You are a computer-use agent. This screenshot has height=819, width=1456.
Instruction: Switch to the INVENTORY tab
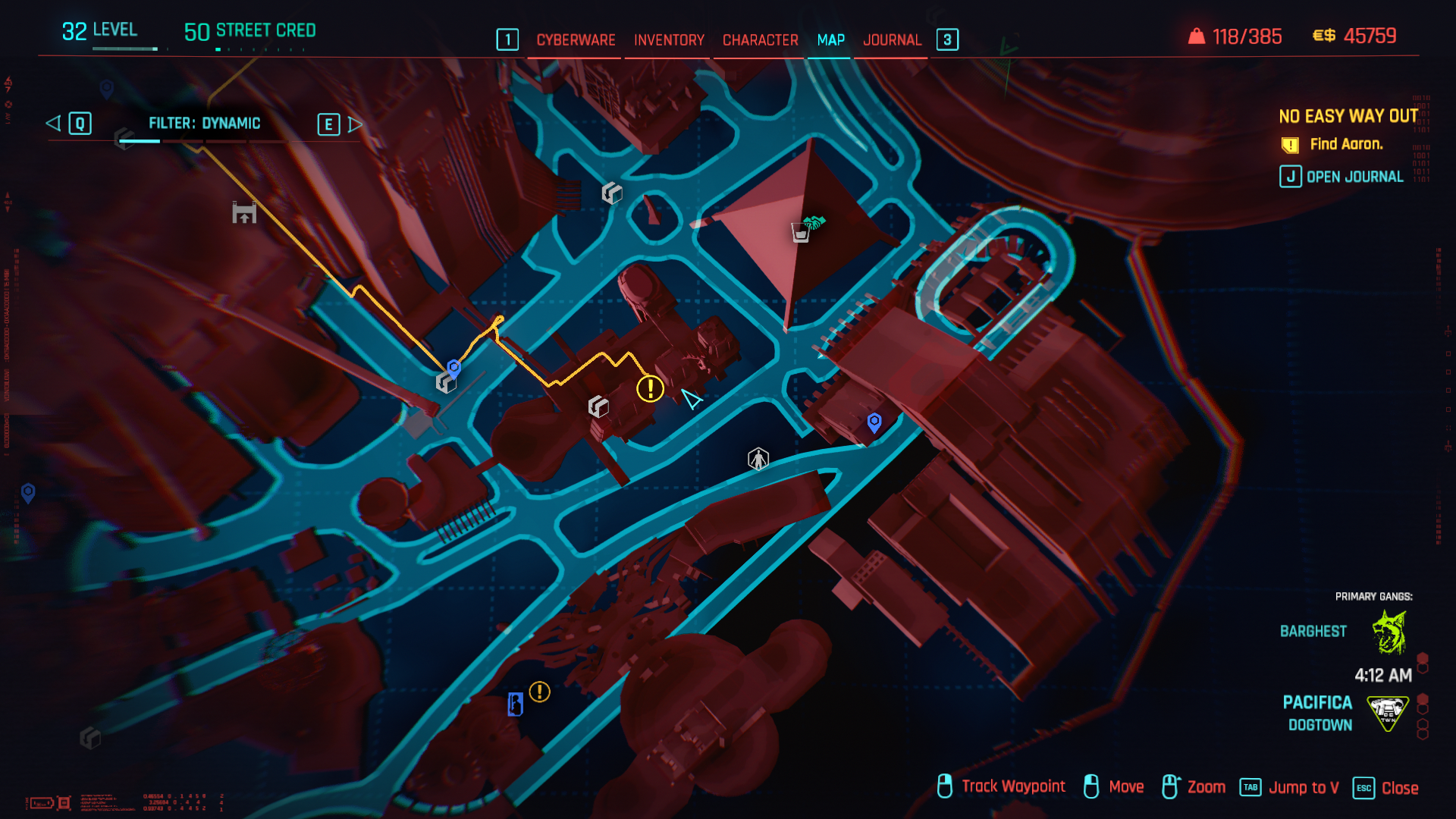pyautogui.click(x=667, y=39)
